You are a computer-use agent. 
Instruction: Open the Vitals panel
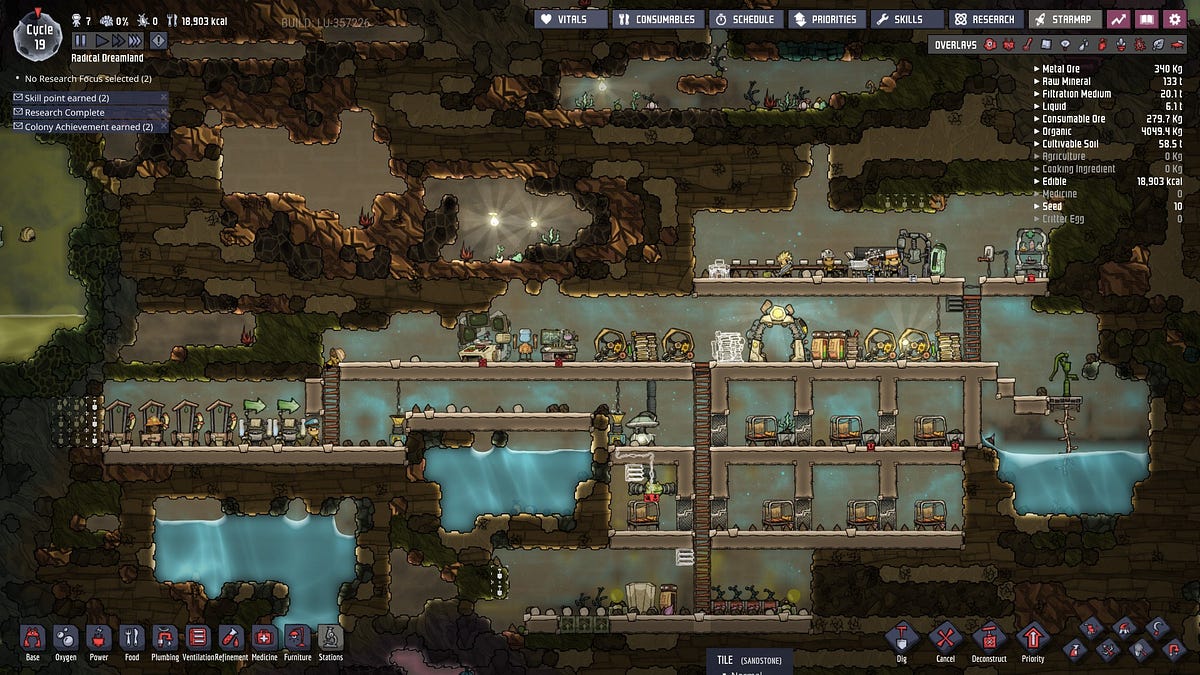(x=570, y=19)
